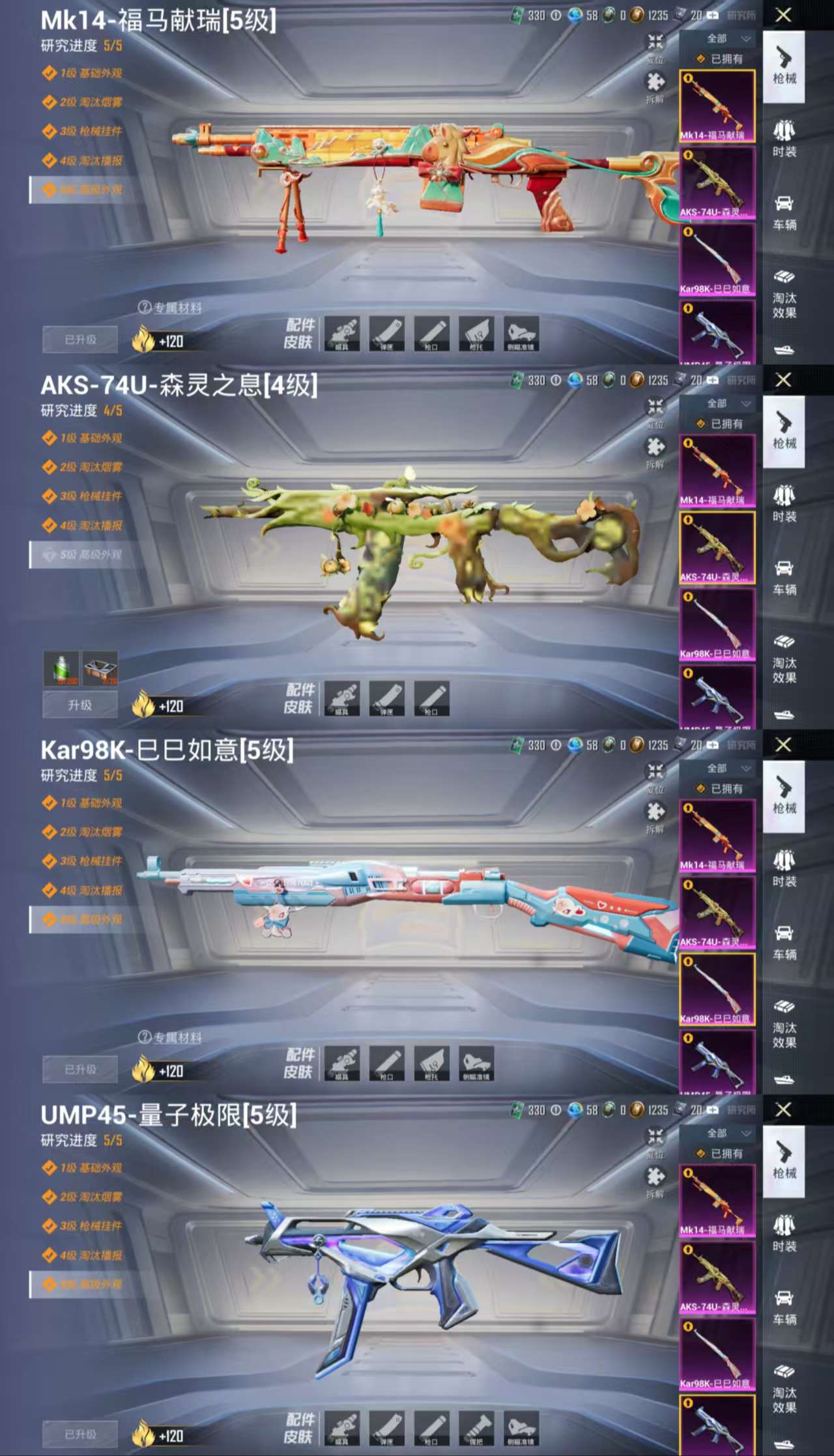Tap 拆解 on the Kar98K-巳巳如意 screen
Viewport: 834px width, 1456px height.
655,815
